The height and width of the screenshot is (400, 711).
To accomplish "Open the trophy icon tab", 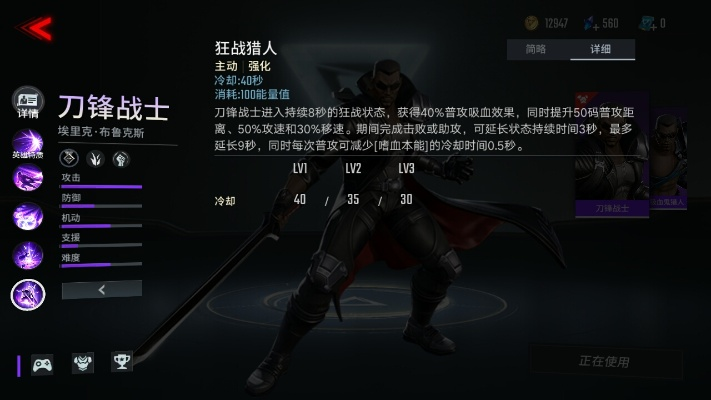I will tap(122, 363).
